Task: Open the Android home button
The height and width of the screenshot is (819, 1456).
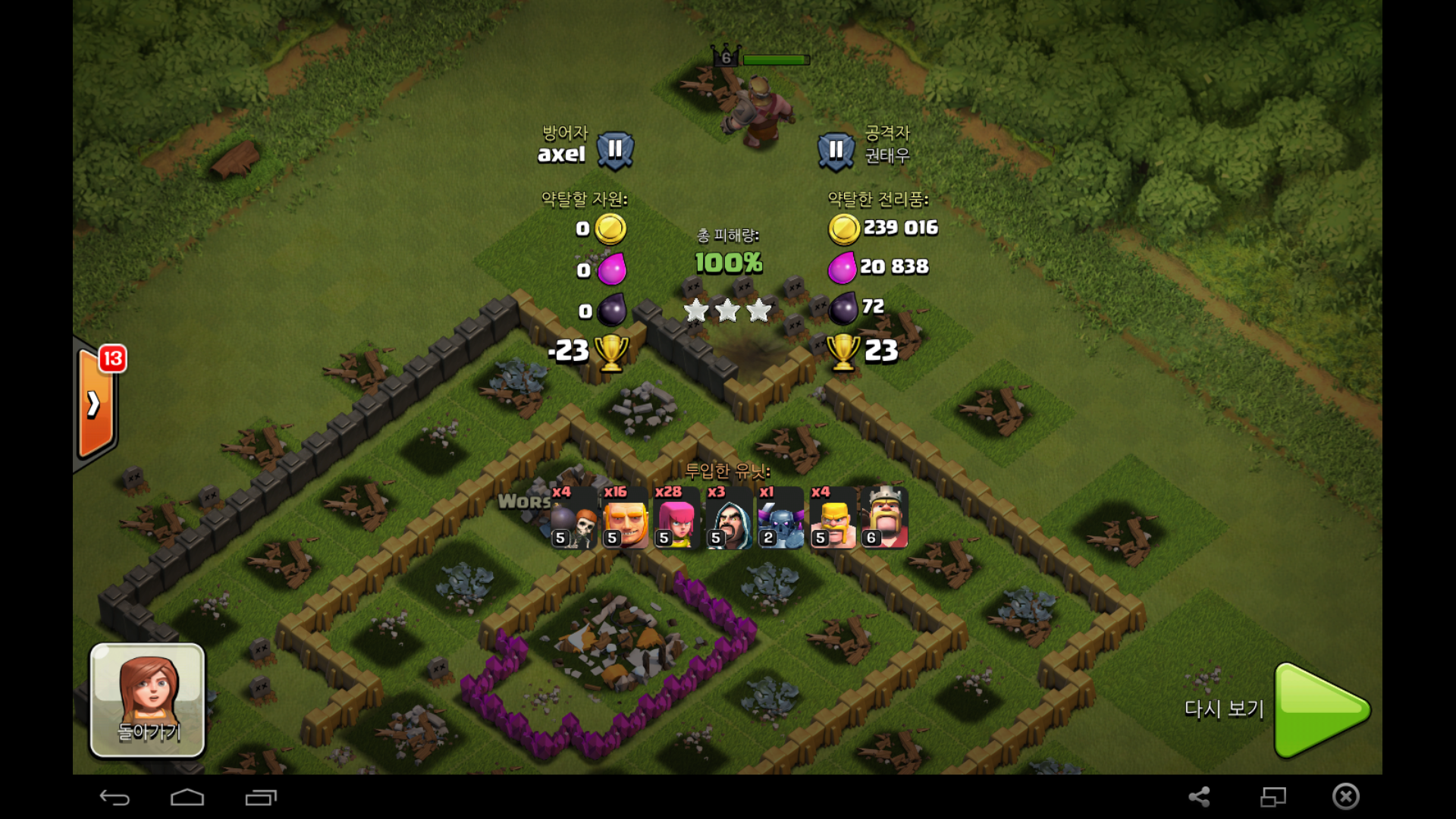Action: (x=187, y=797)
